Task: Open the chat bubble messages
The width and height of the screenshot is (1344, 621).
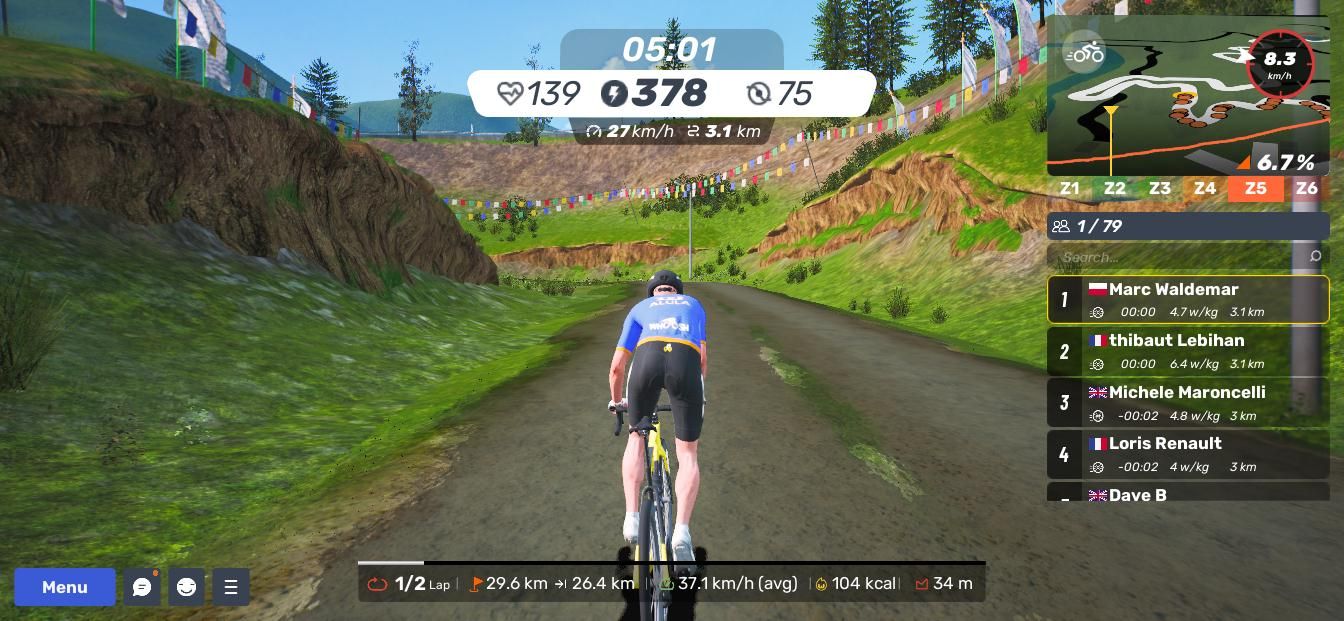Action: click(142, 587)
